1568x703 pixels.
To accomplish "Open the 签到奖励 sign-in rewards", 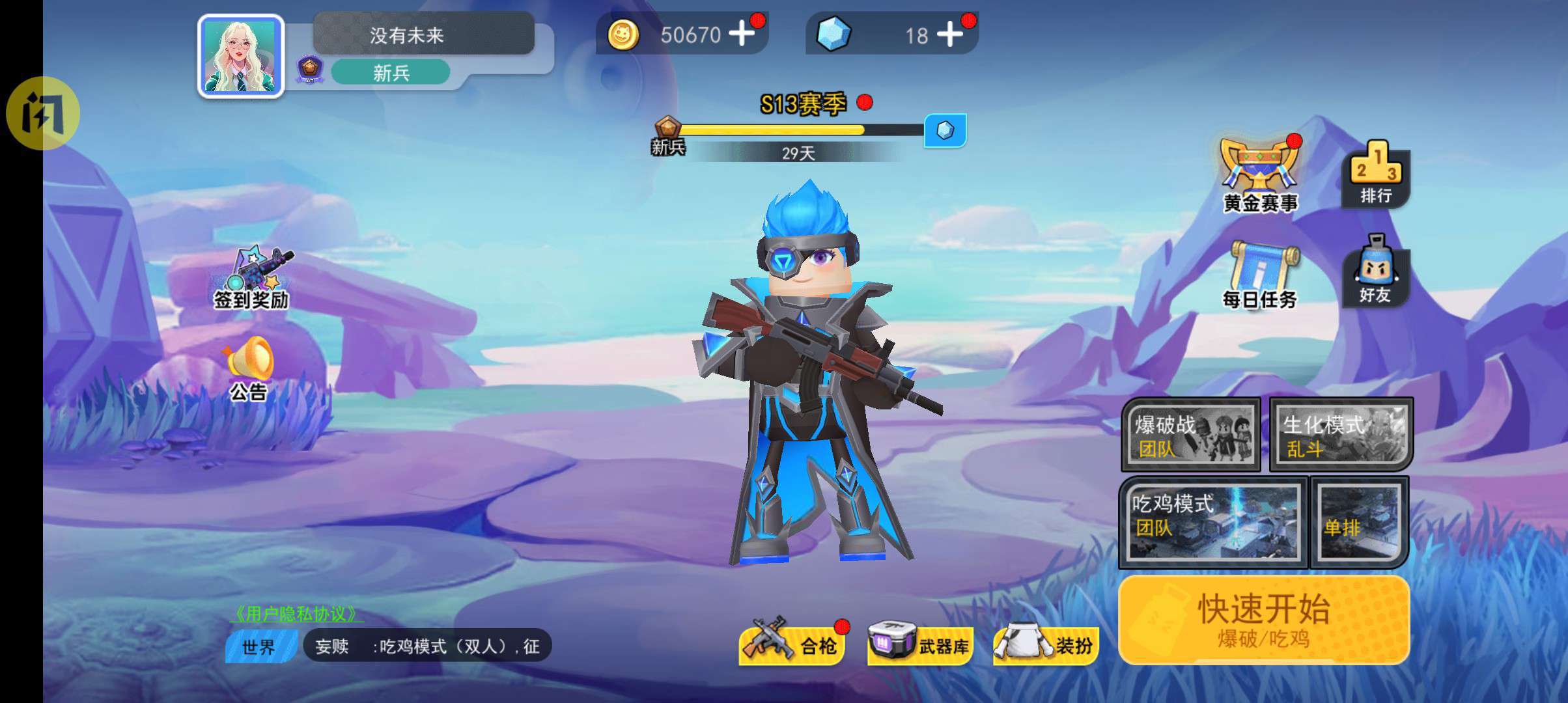I will coord(253,278).
